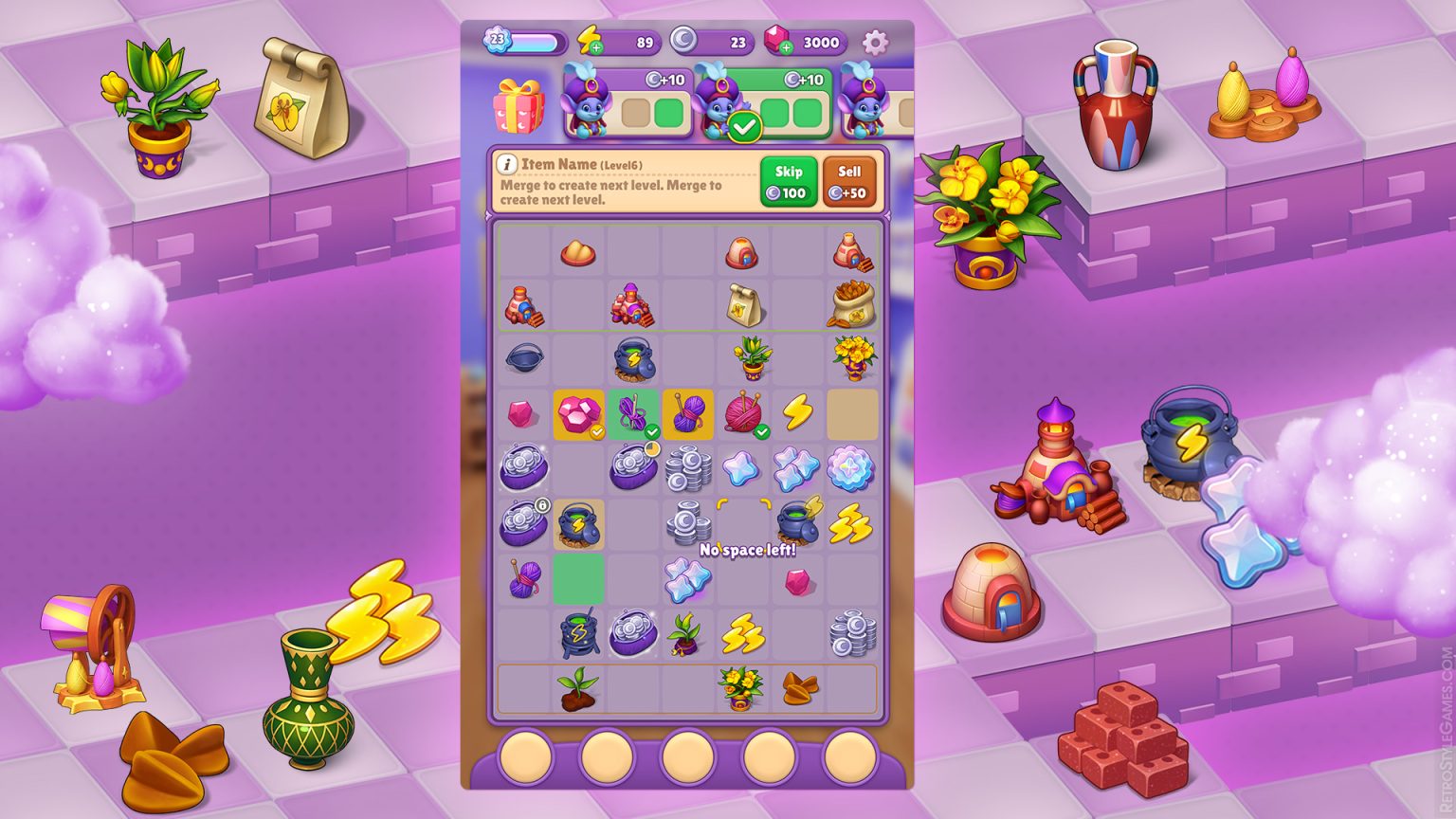Screen dimensions: 1456x819
Task: Select the empty dark cooking pot
Action: [x=523, y=358]
